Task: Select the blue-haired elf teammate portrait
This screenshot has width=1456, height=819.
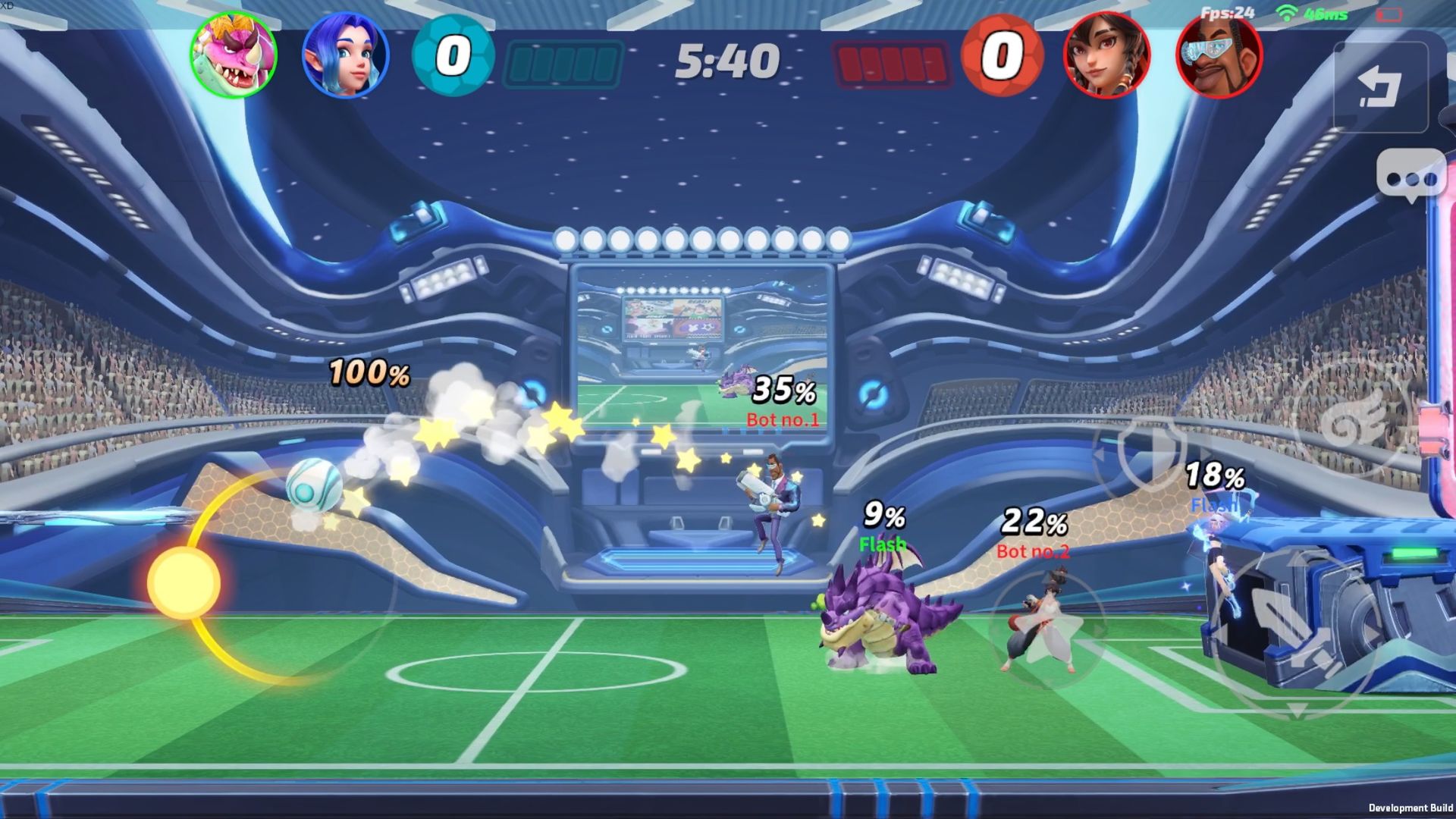Action: [346, 55]
